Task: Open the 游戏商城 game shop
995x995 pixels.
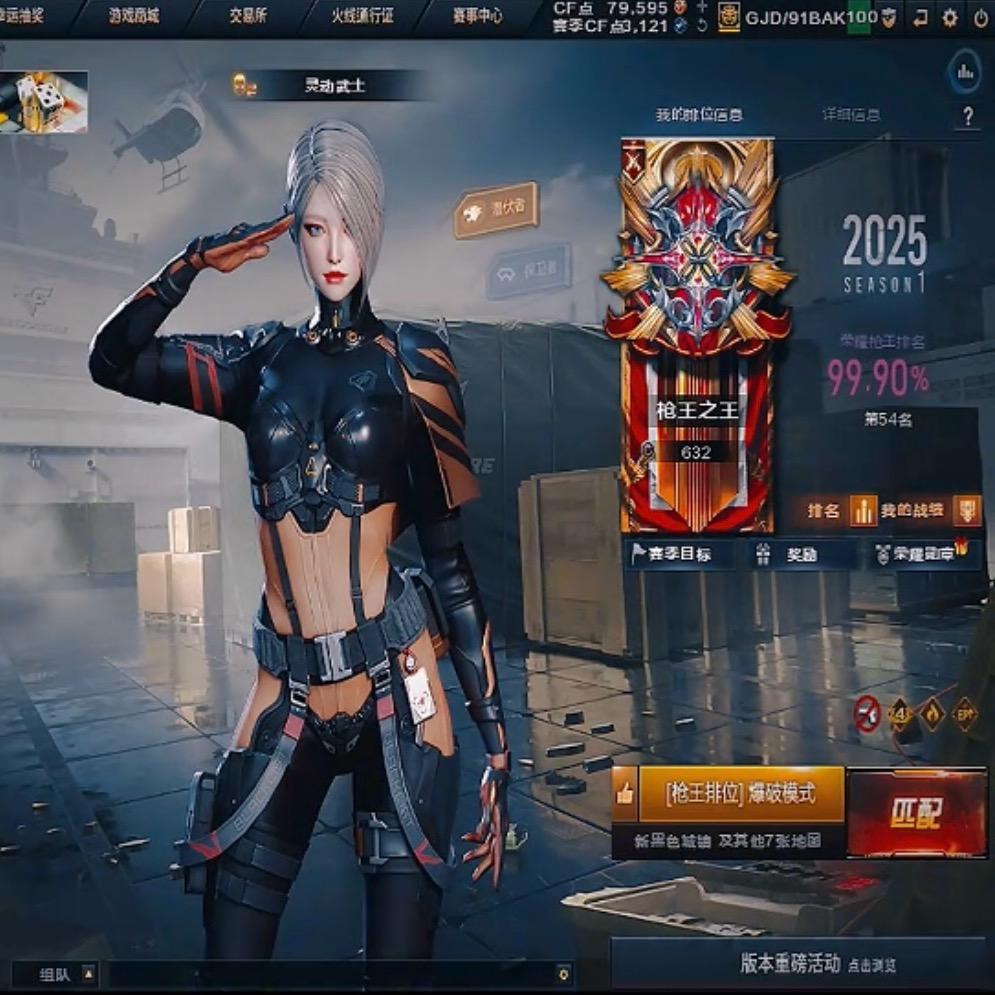Action: click(x=132, y=16)
